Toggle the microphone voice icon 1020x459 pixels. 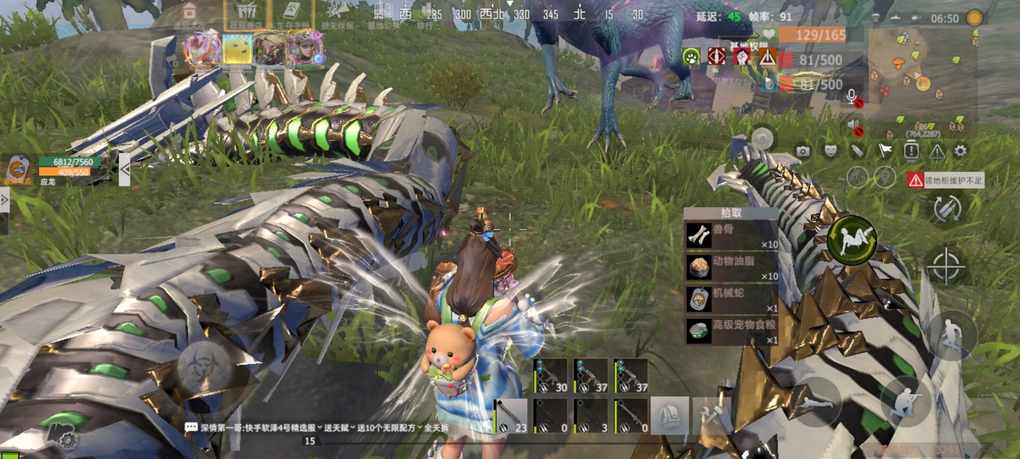tap(853, 97)
